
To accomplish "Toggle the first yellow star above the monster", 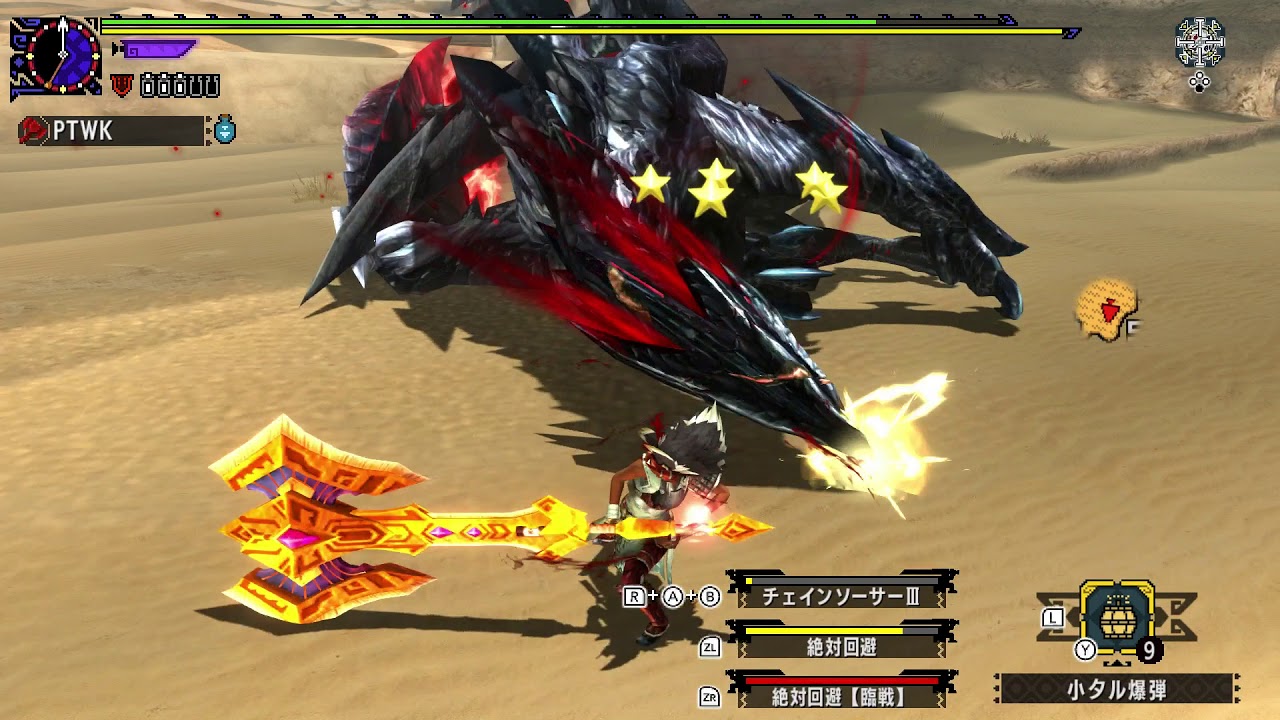I will point(651,183).
